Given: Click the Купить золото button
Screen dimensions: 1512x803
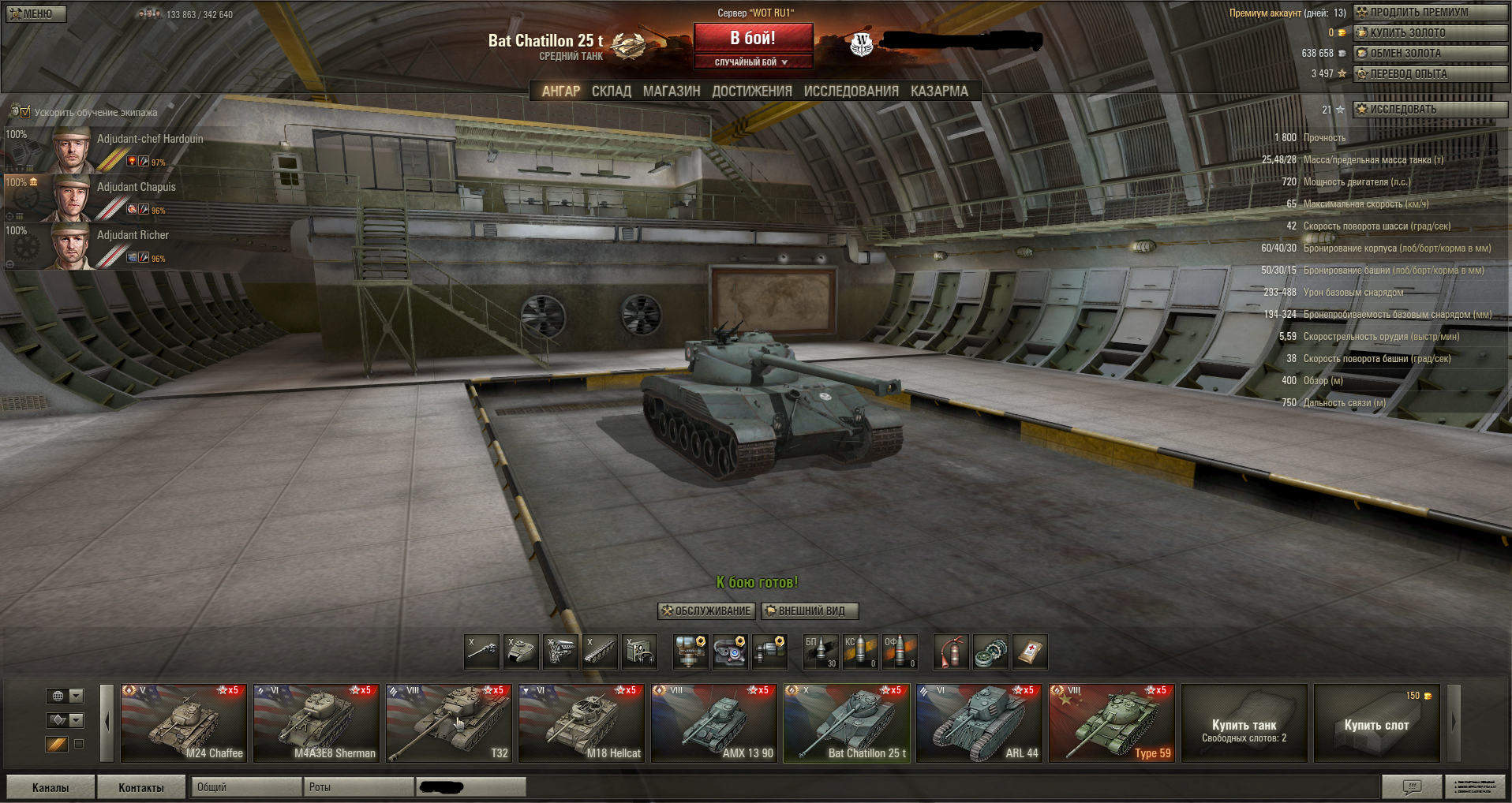Looking at the screenshot, I should (1430, 33).
